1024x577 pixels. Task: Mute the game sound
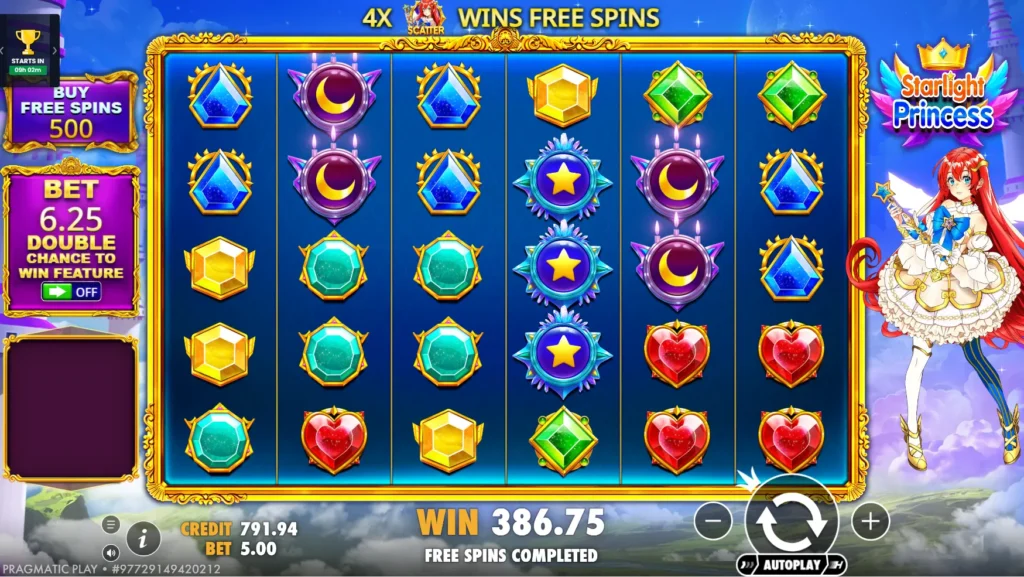click(111, 551)
